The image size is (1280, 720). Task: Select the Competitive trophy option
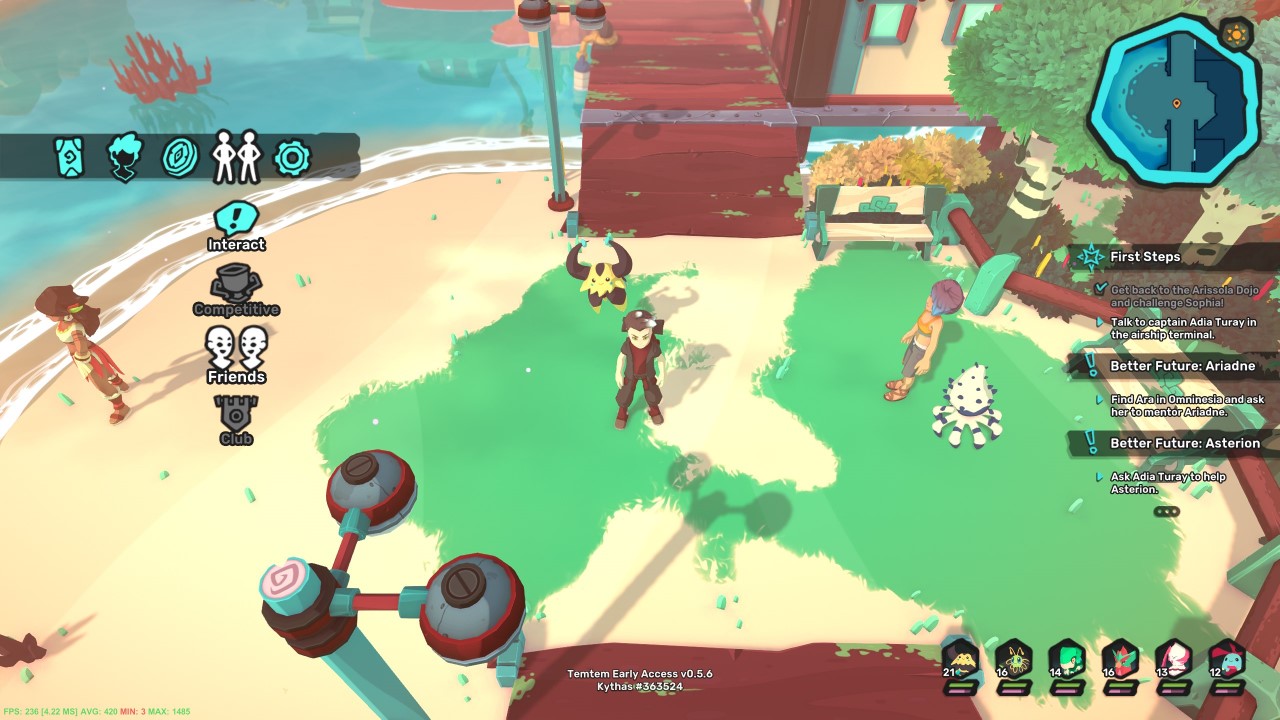[237, 290]
